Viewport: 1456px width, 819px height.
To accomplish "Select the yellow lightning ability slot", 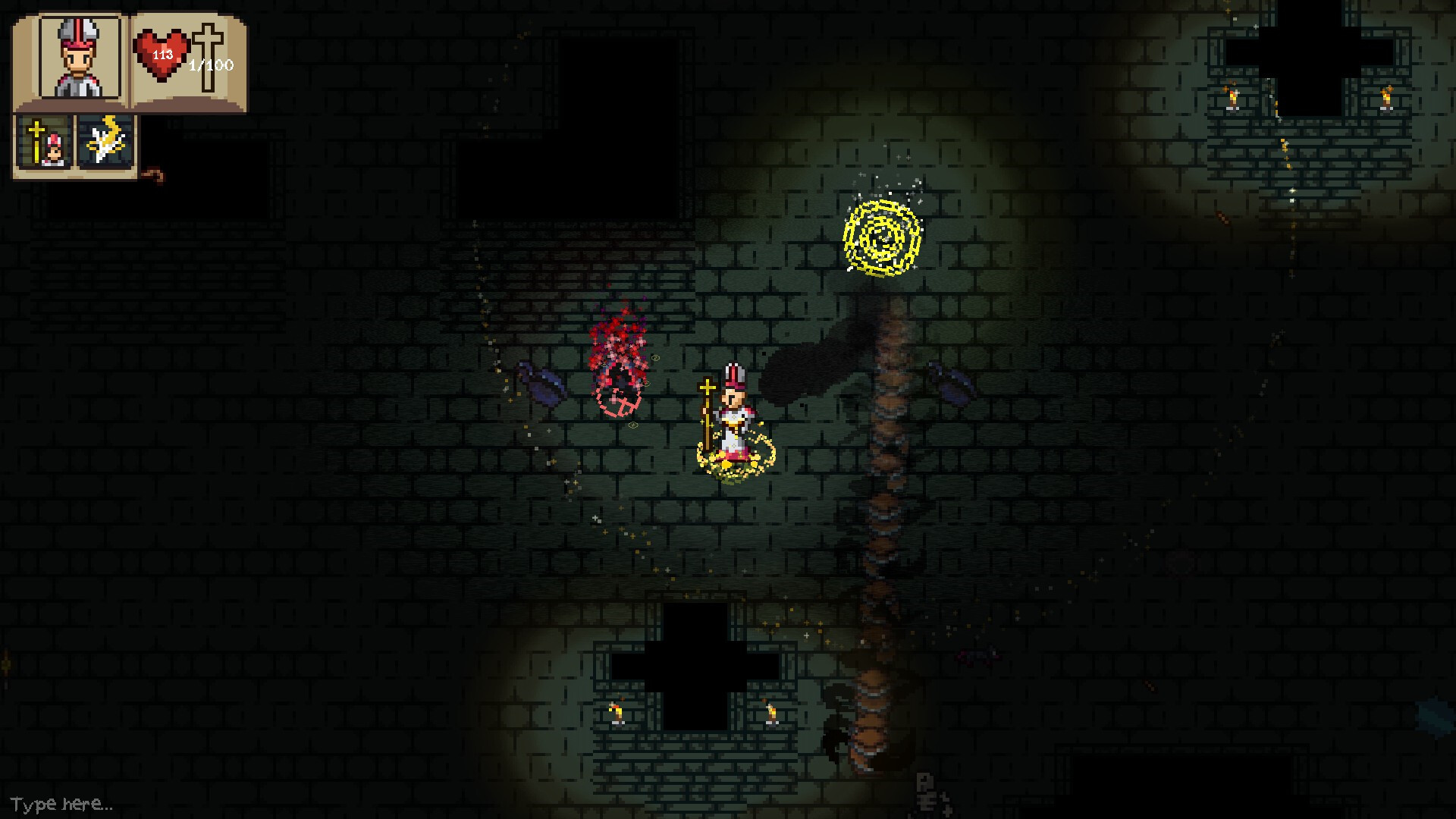I will point(104,140).
